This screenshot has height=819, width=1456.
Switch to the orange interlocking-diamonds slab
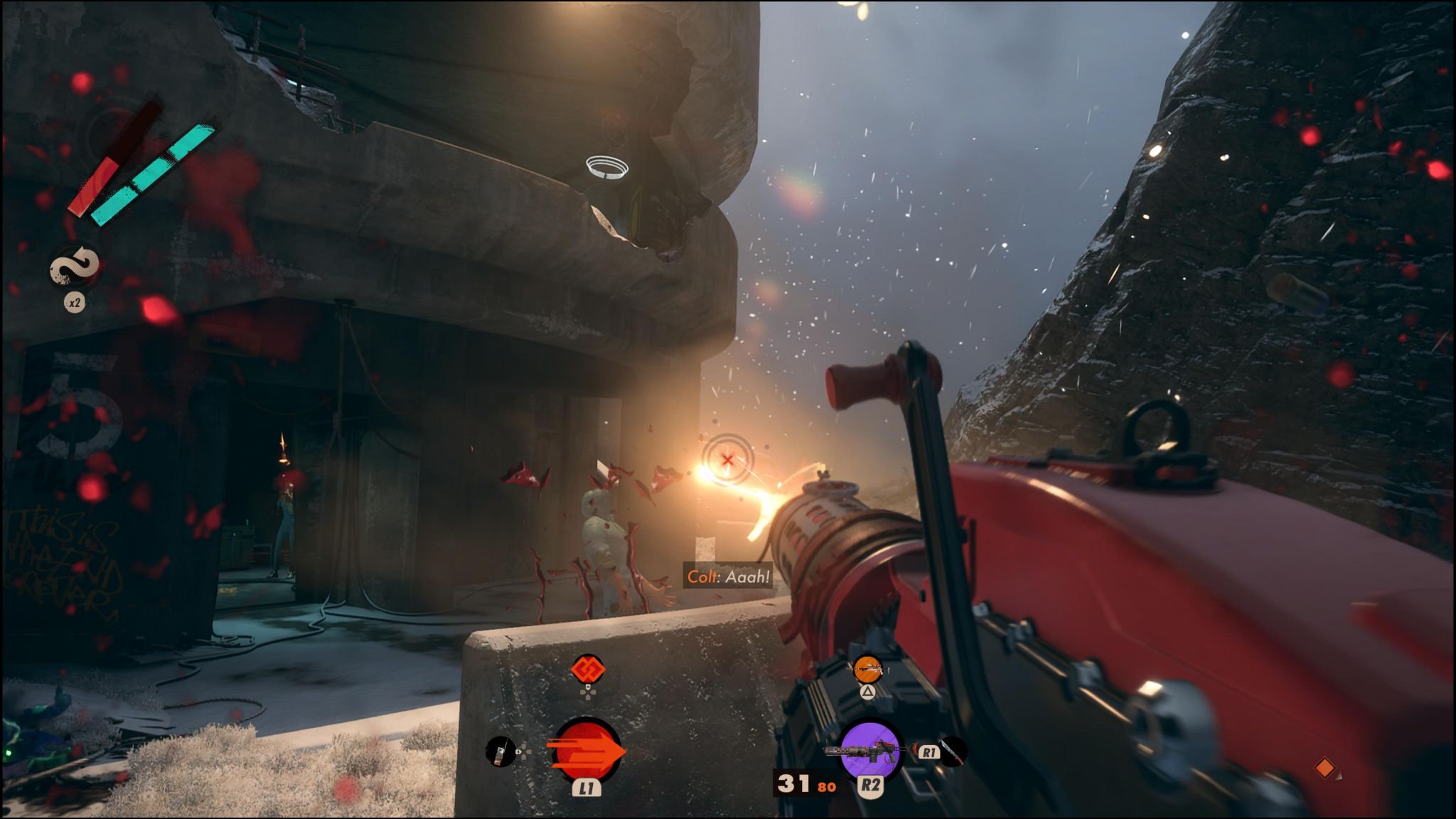tap(588, 669)
